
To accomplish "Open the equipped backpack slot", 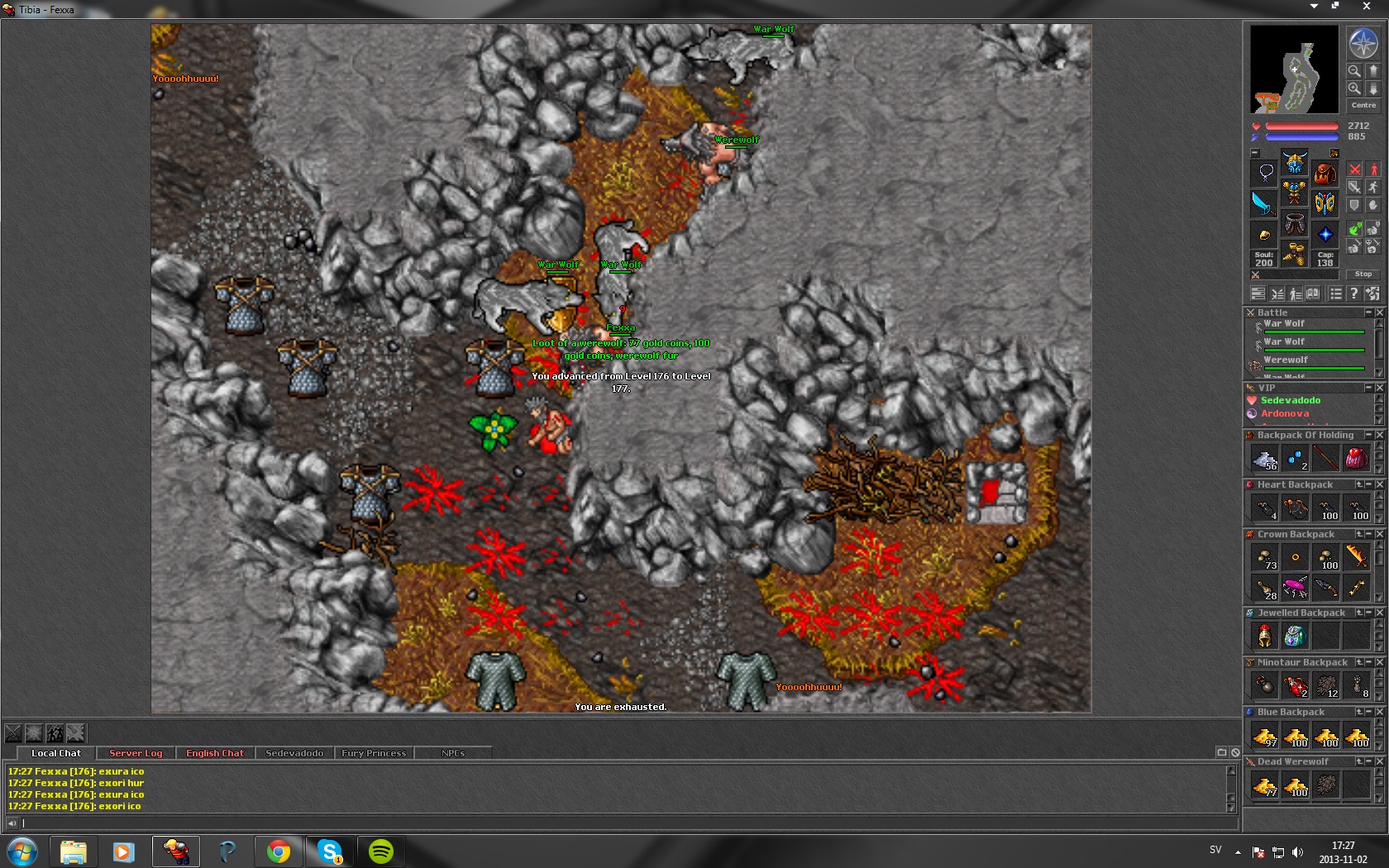I will (x=1325, y=173).
